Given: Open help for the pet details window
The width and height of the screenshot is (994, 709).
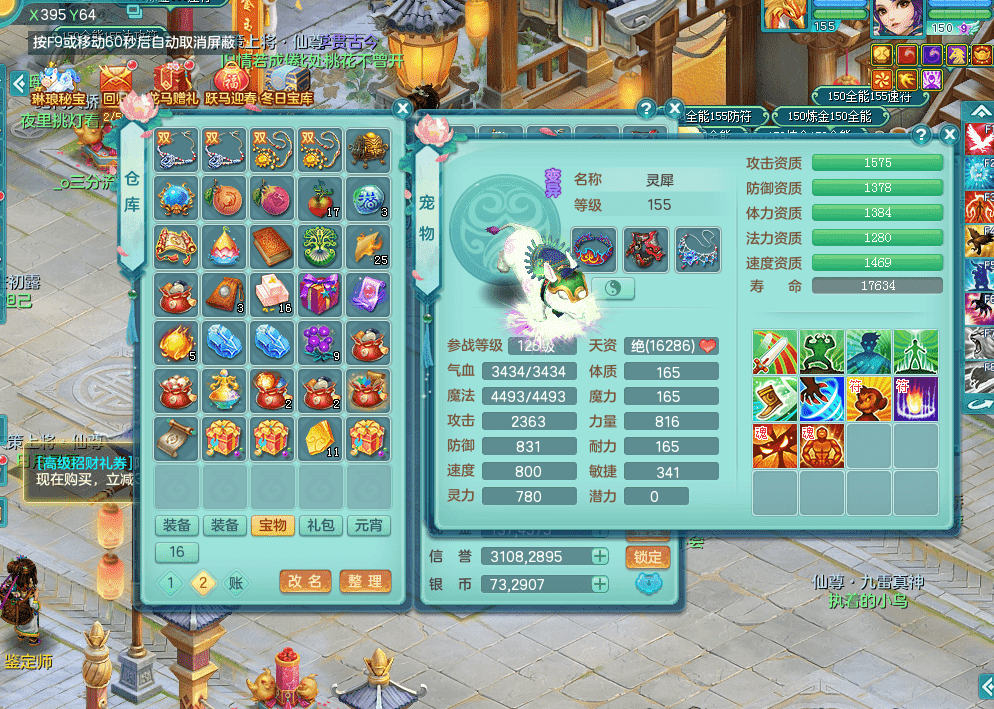Looking at the screenshot, I should pyautogui.click(x=921, y=134).
